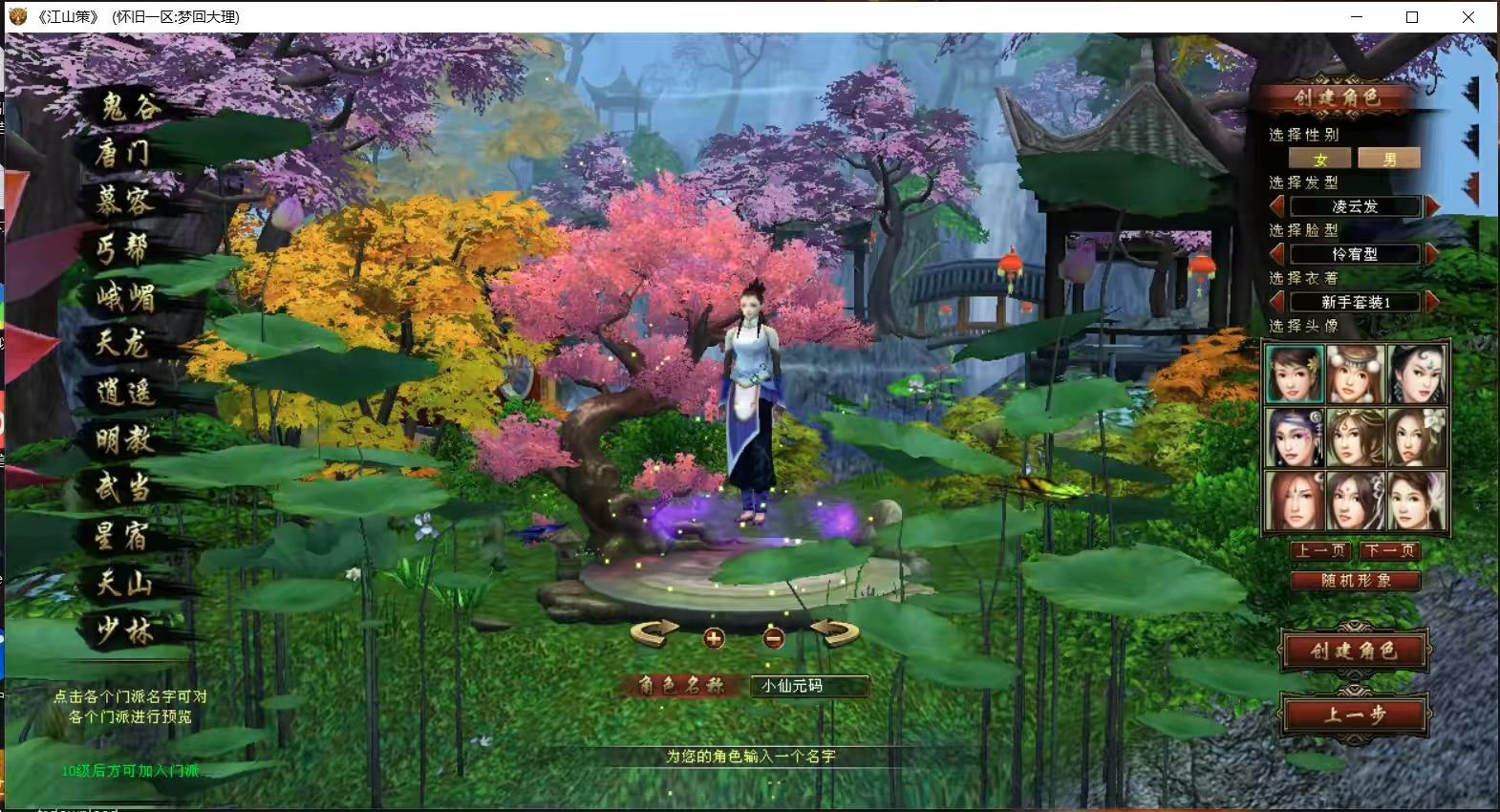Go back with 上一步 button
The image size is (1500, 812).
pos(1355,714)
